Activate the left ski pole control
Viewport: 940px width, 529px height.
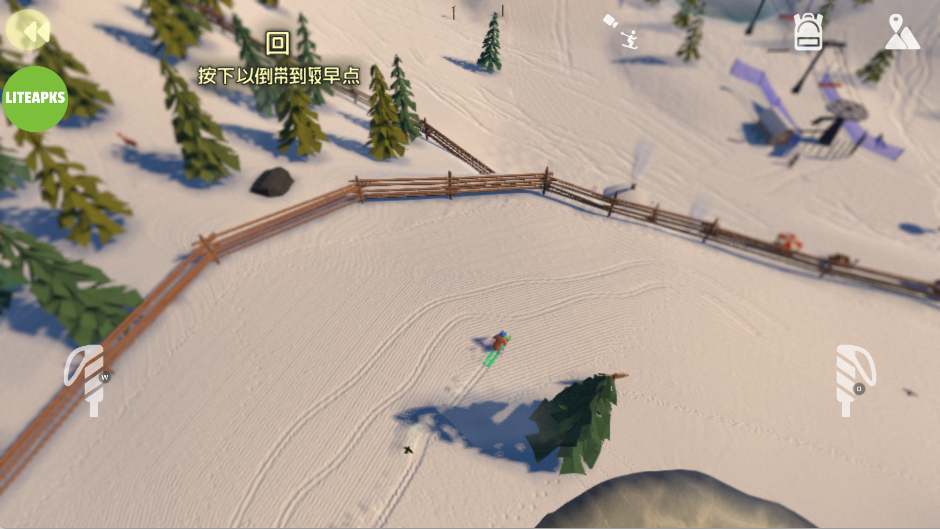point(87,379)
